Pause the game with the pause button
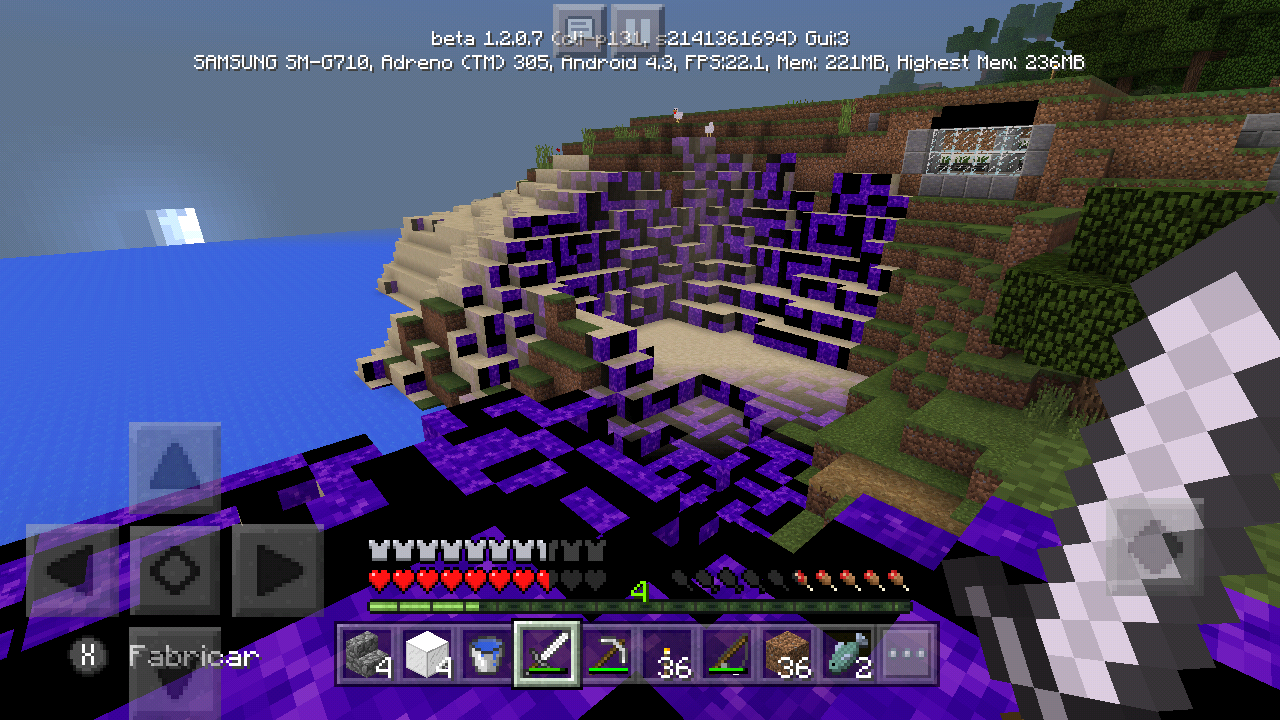The height and width of the screenshot is (720, 1280). 637,28
